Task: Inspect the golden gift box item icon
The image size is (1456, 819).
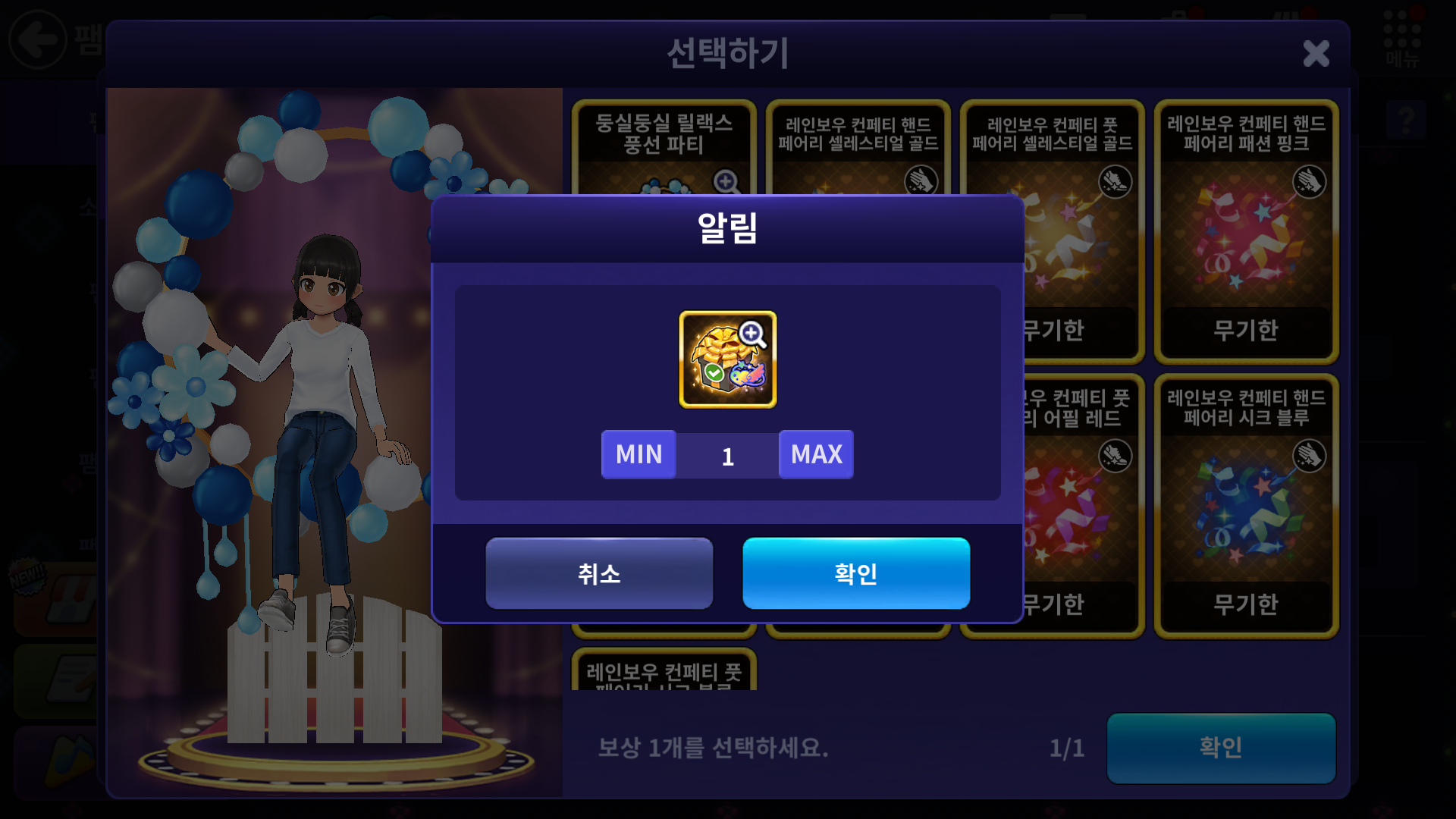Action: (727, 359)
